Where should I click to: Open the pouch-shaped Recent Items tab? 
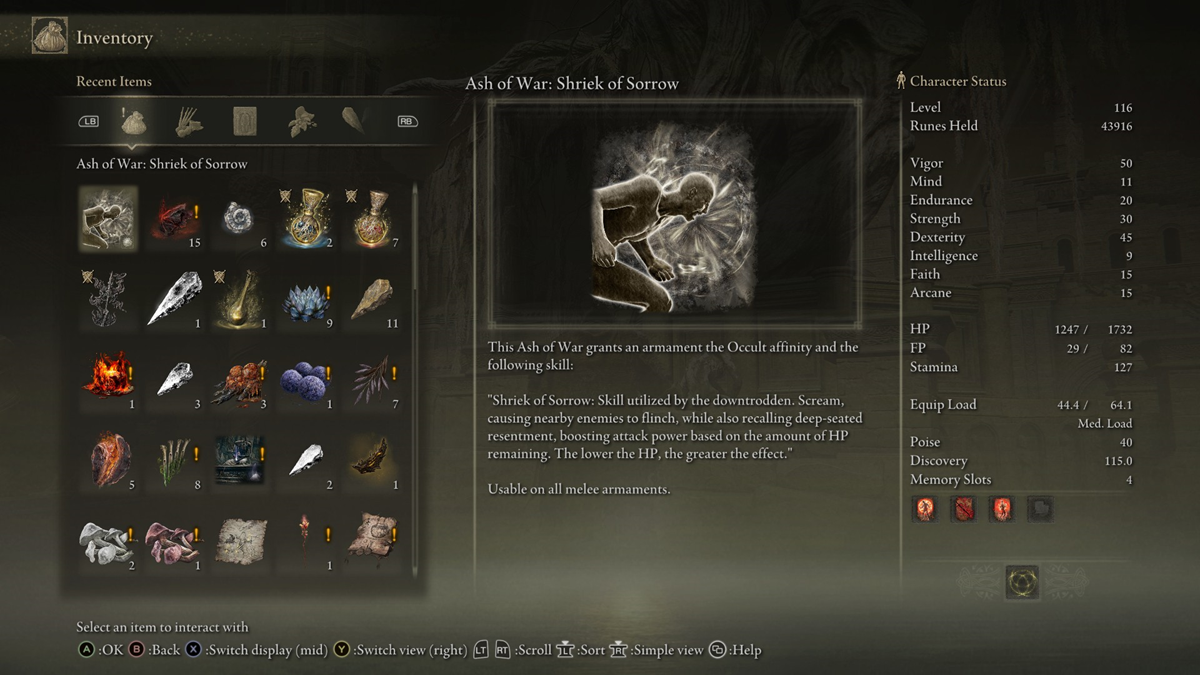tap(135, 122)
